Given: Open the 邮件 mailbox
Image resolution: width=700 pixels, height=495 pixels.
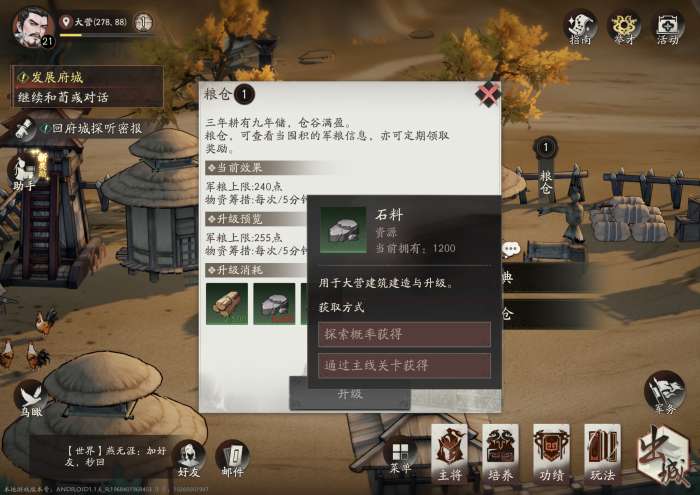Looking at the screenshot, I should (232, 458).
